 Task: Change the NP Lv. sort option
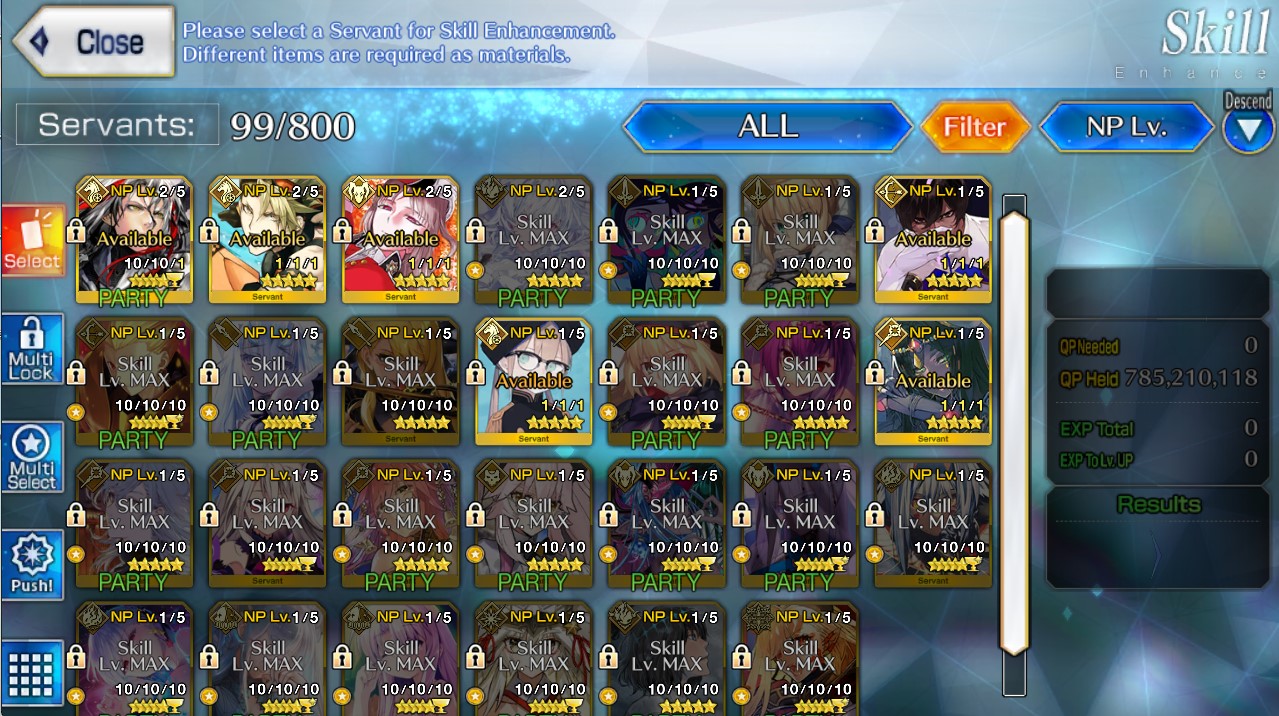(1126, 127)
